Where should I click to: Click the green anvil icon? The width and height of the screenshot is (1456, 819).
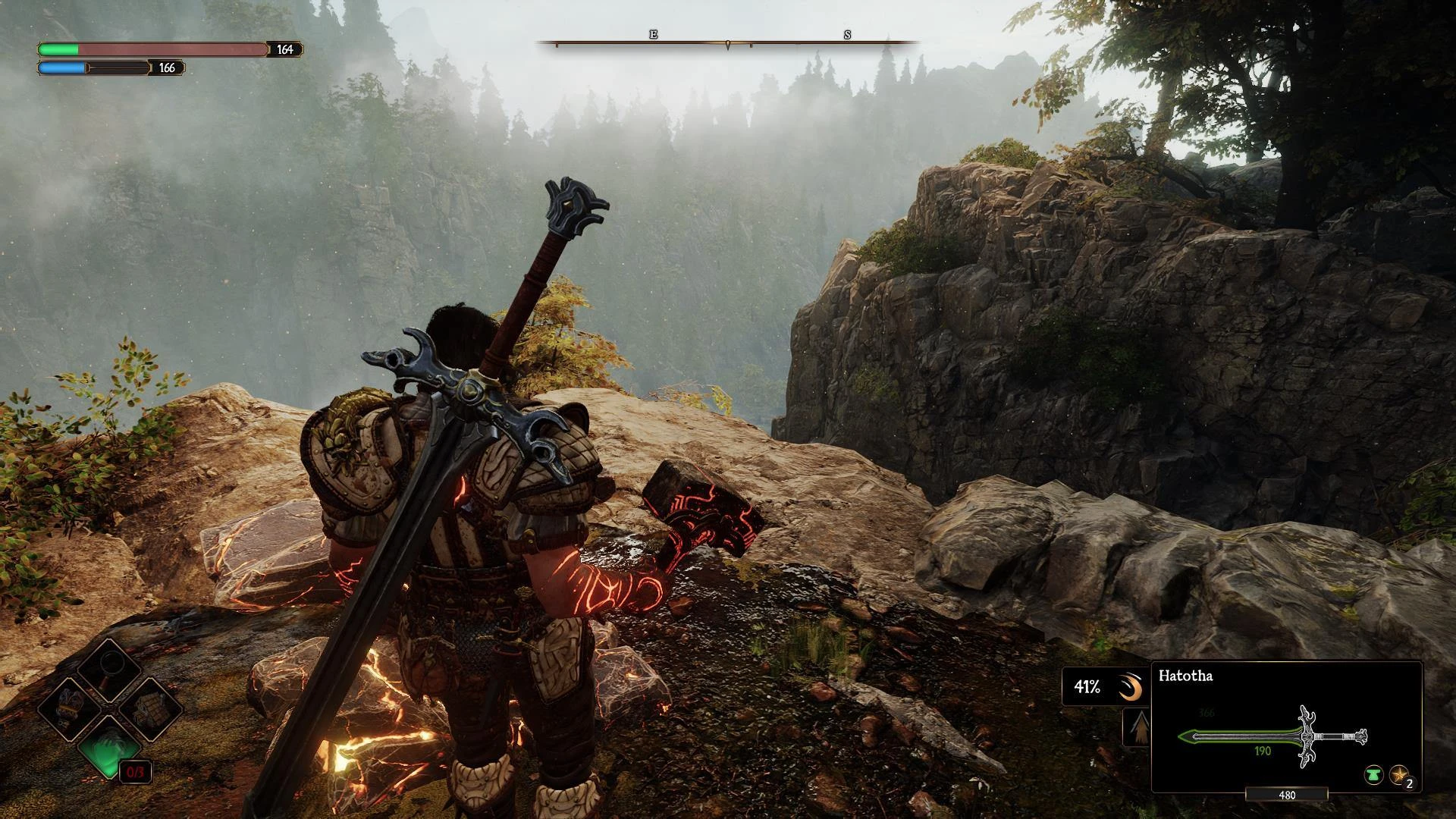click(1373, 775)
